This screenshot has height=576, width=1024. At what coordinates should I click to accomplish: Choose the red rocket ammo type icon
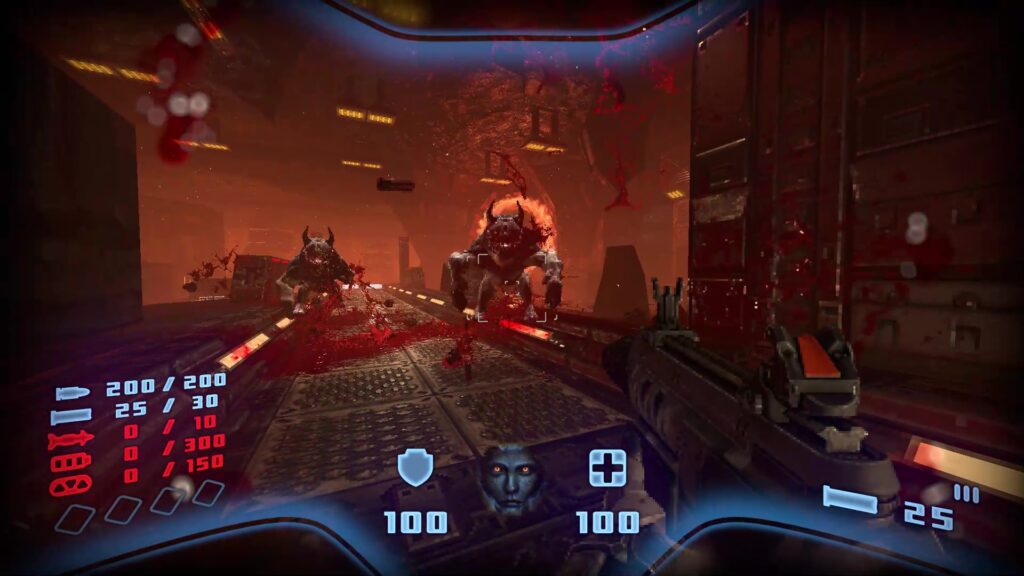[x=72, y=438]
